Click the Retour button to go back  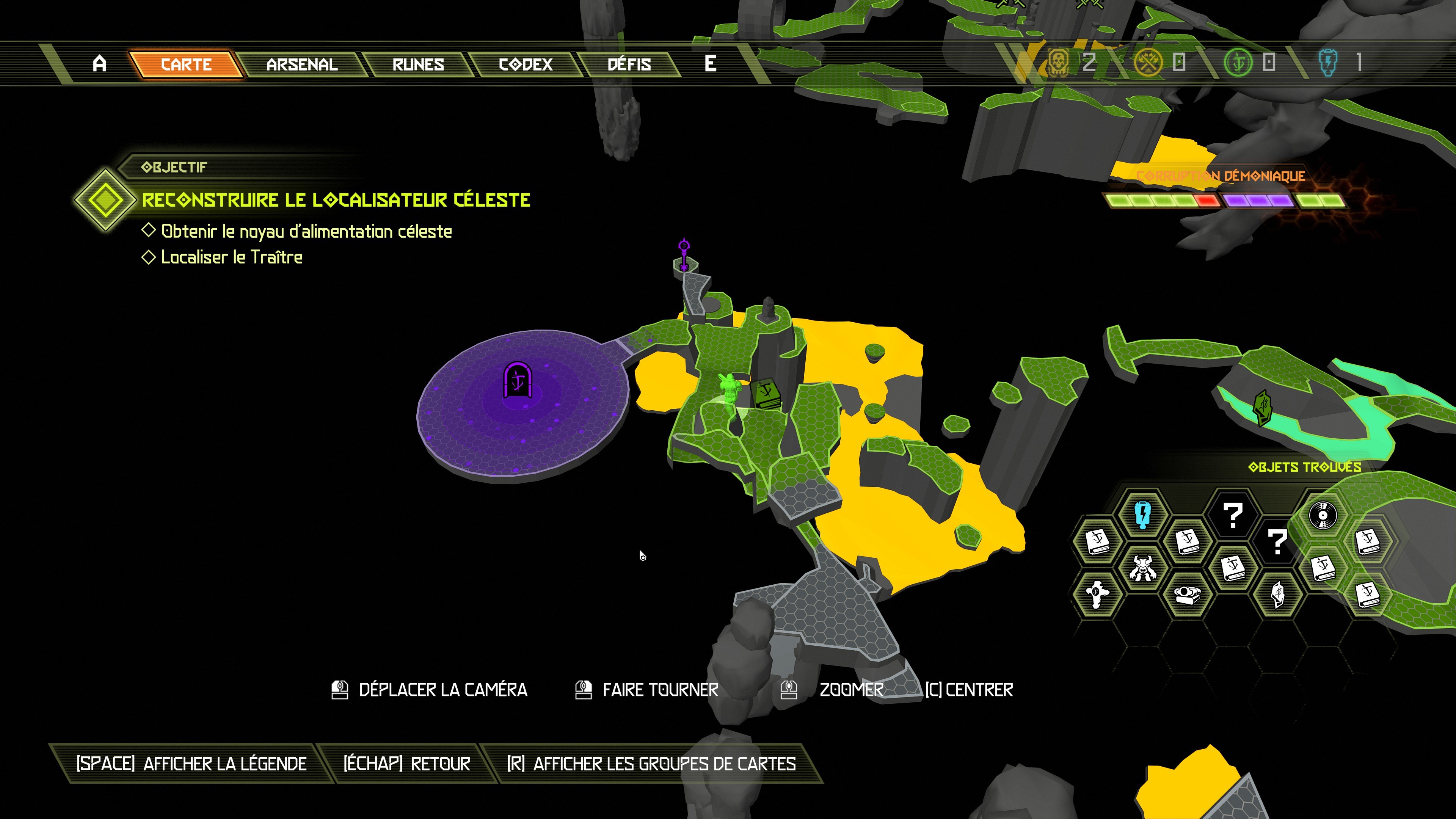406,764
